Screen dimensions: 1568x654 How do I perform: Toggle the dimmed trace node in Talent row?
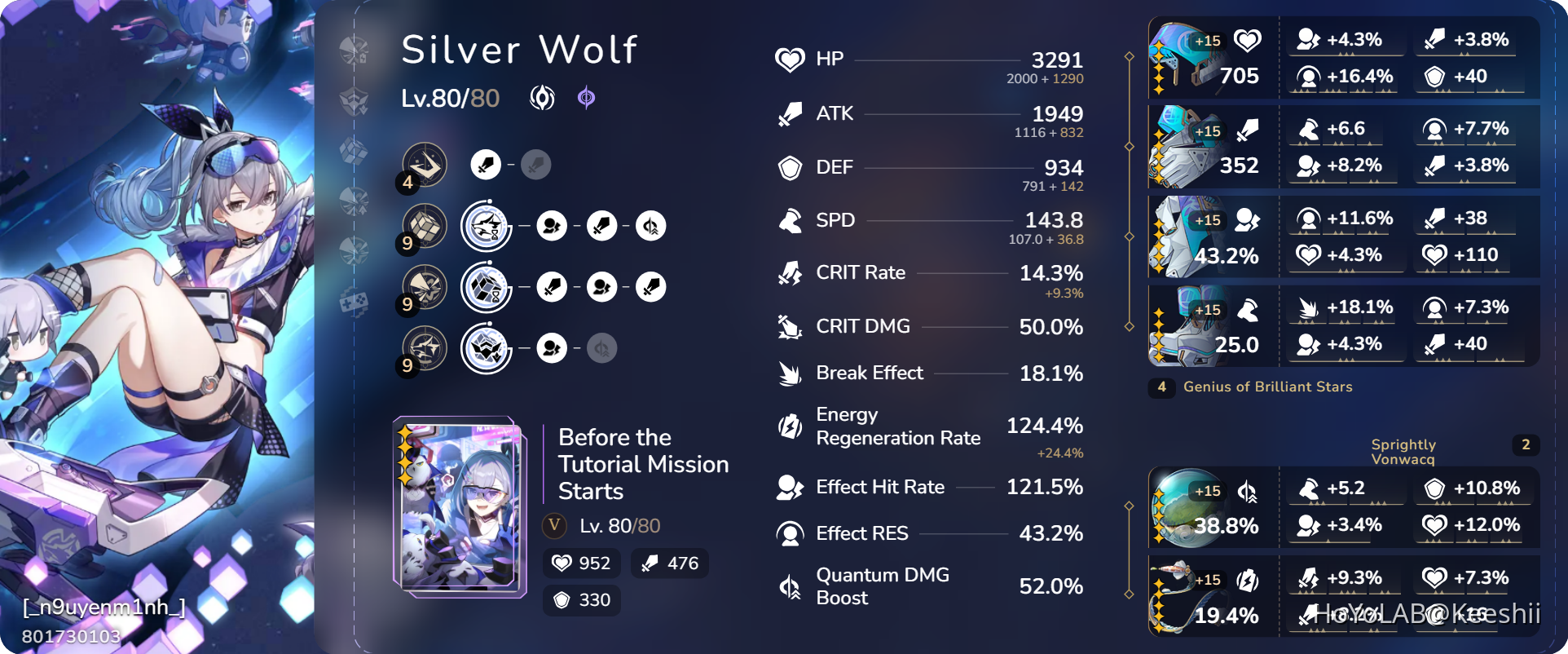click(x=601, y=347)
